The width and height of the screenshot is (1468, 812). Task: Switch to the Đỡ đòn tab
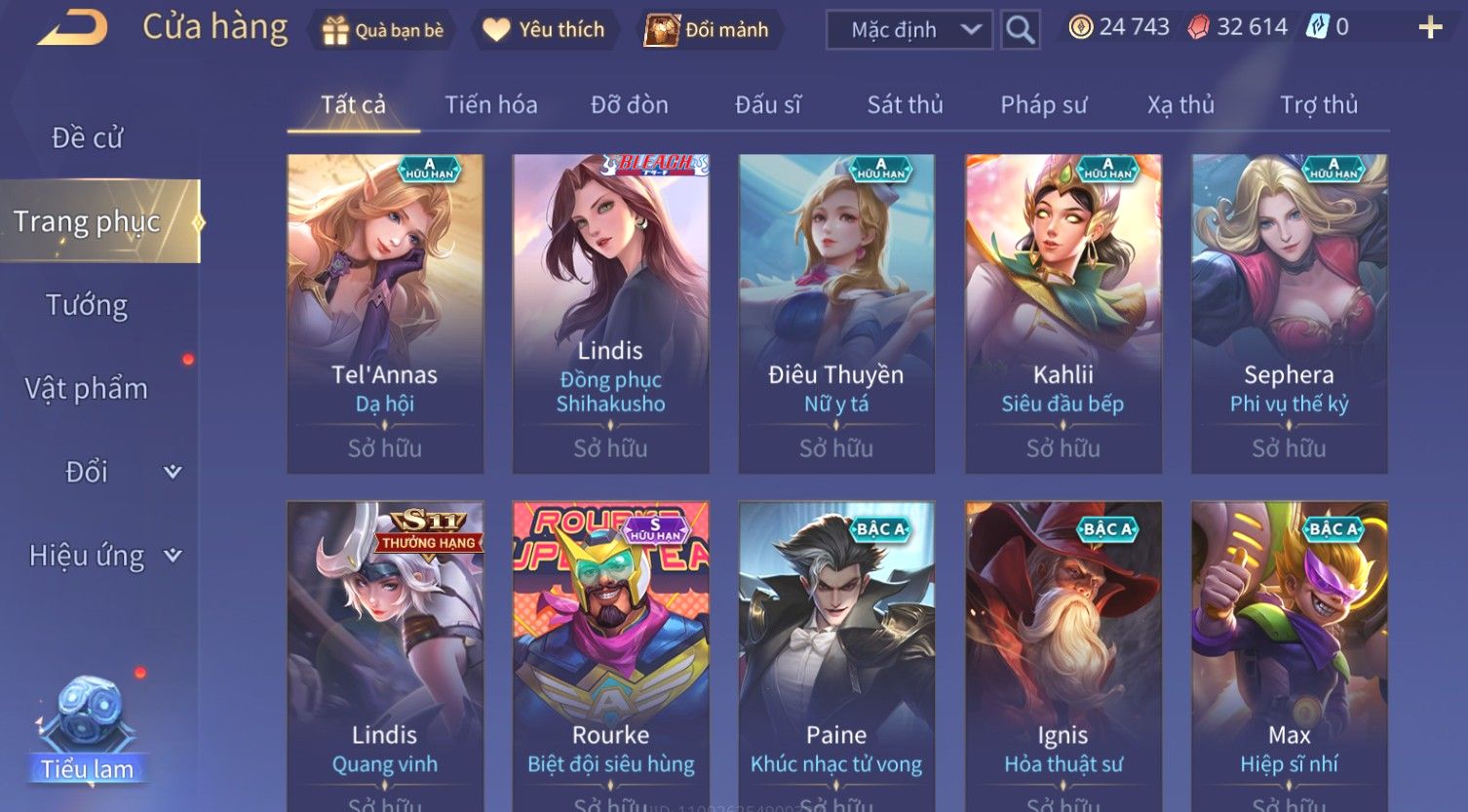click(x=629, y=104)
